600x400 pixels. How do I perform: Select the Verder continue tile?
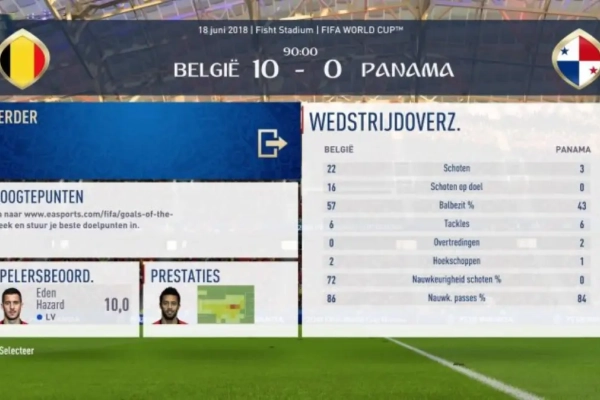point(150,141)
